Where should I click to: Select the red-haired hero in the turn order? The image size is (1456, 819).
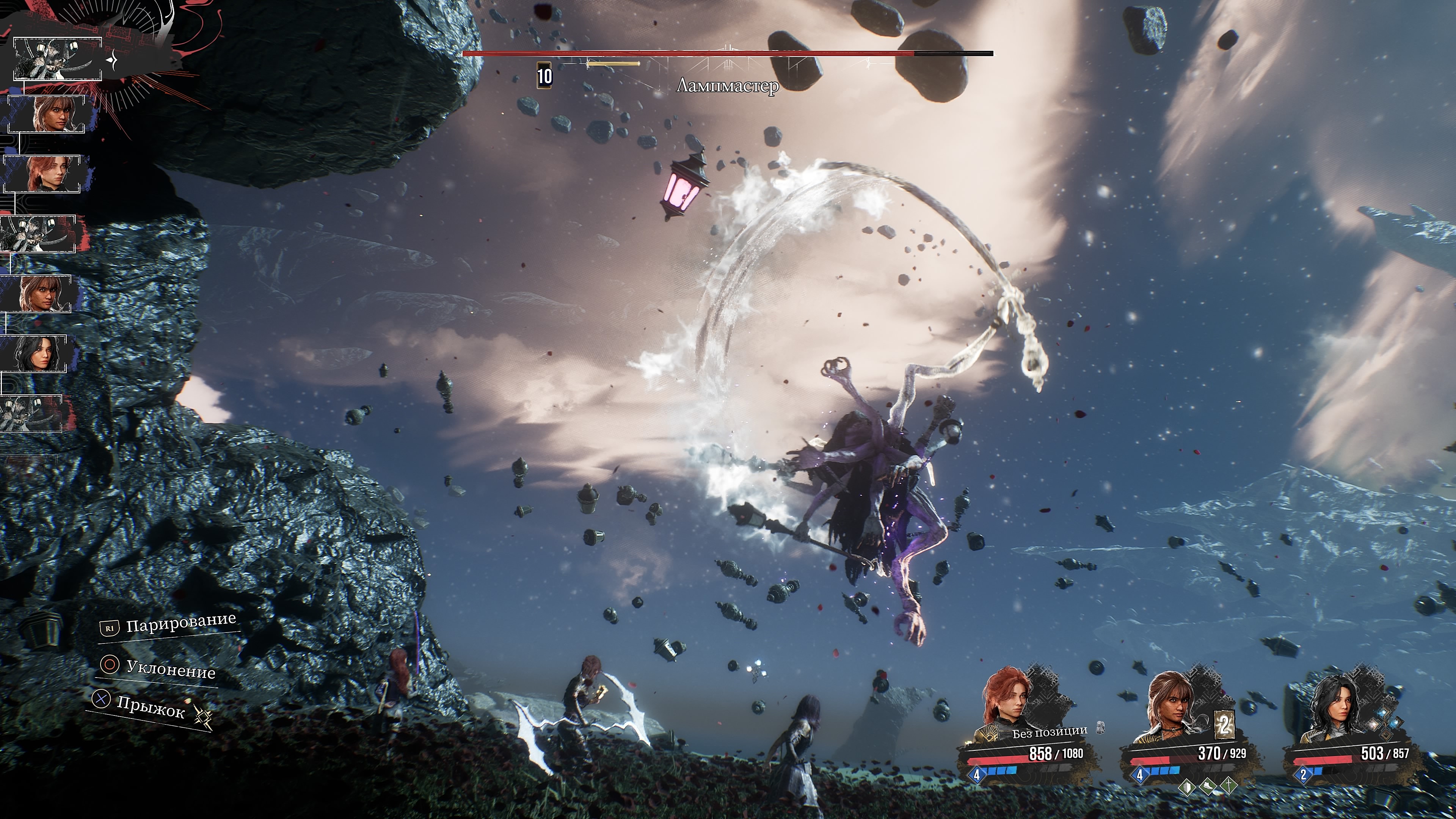43,174
